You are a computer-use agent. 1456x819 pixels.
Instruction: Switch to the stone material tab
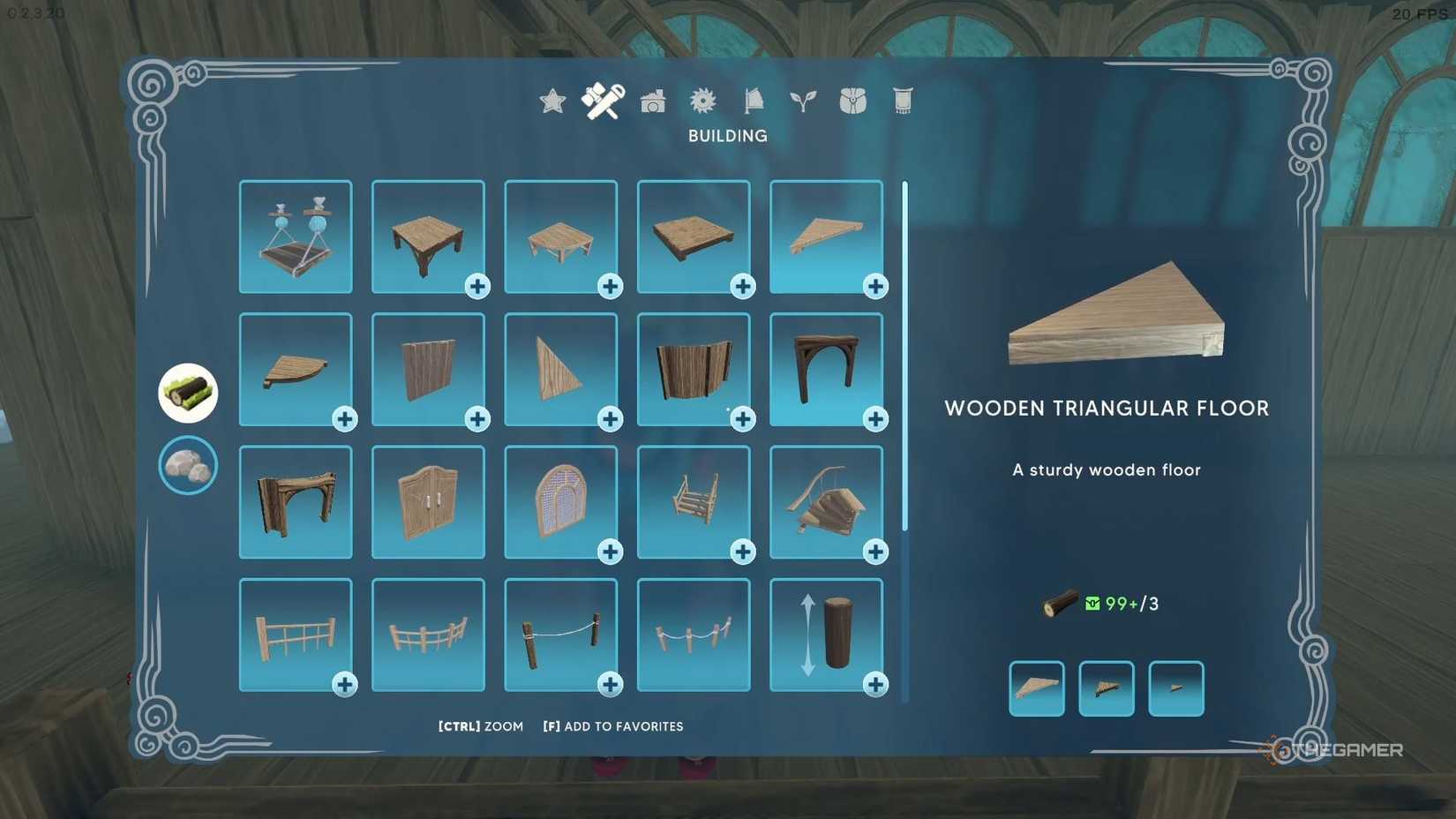click(188, 465)
